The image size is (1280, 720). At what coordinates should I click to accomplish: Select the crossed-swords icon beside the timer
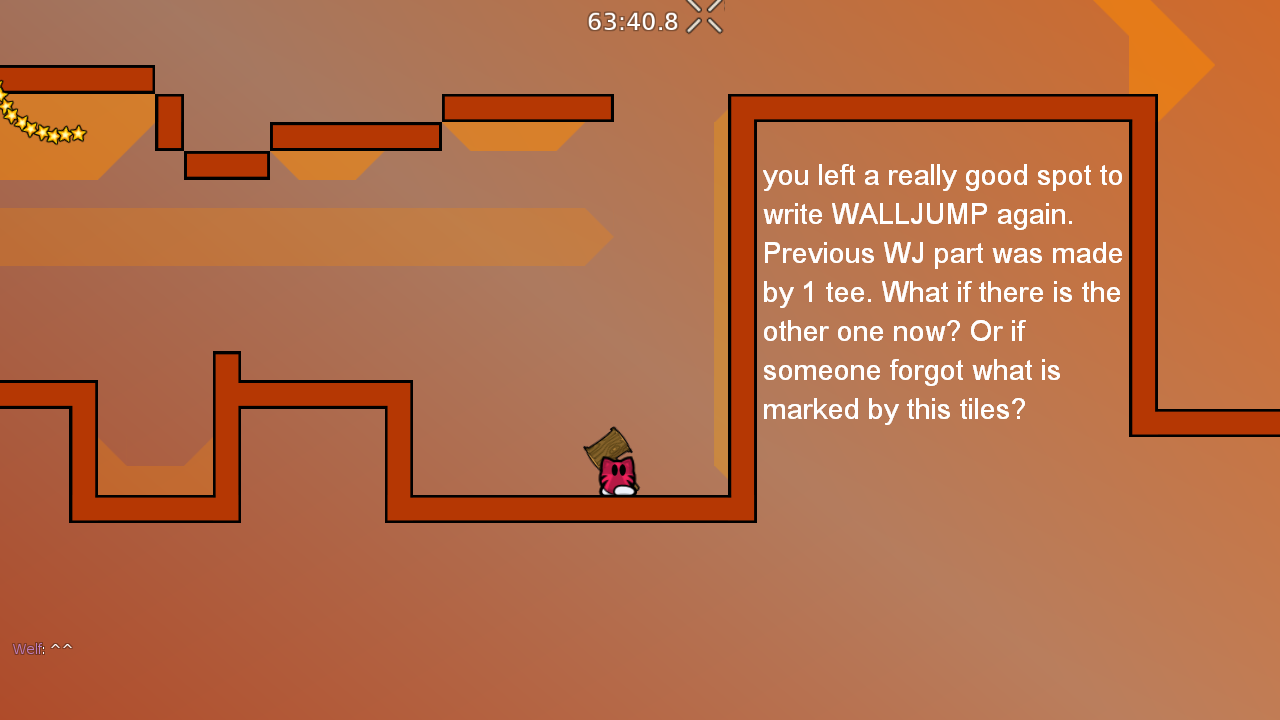click(x=703, y=16)
